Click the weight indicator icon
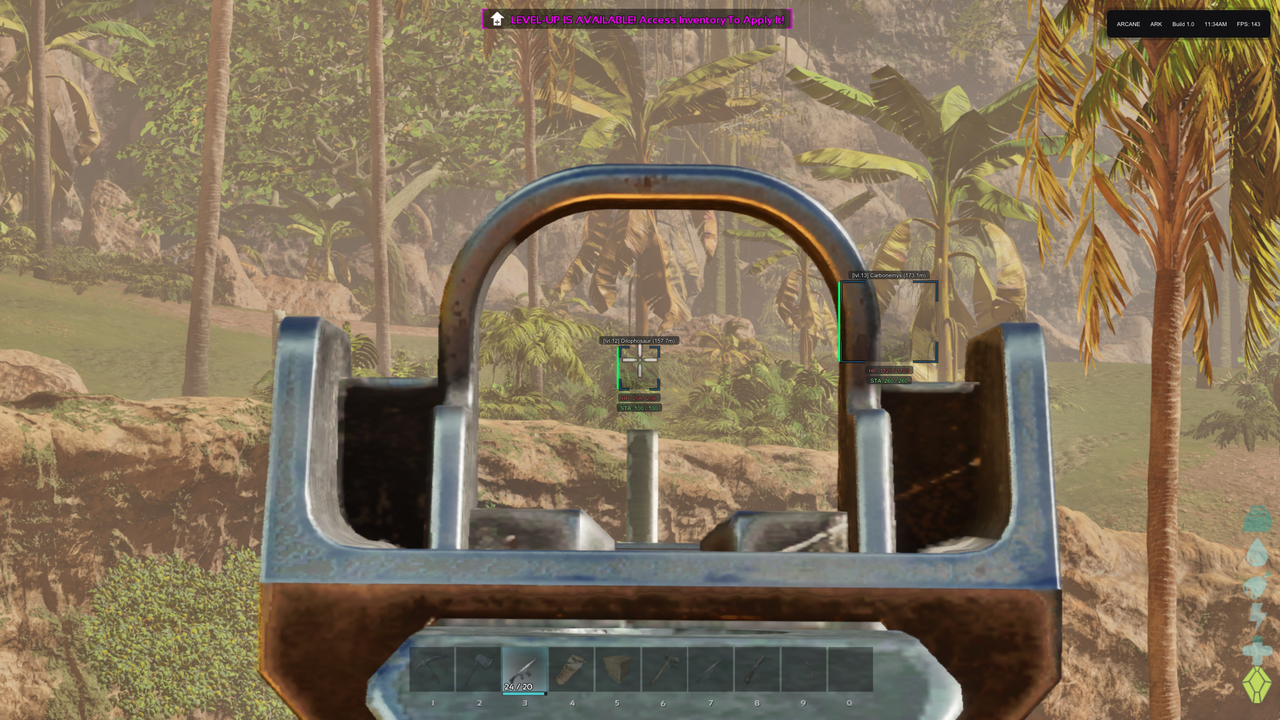 pos(1257,518)
